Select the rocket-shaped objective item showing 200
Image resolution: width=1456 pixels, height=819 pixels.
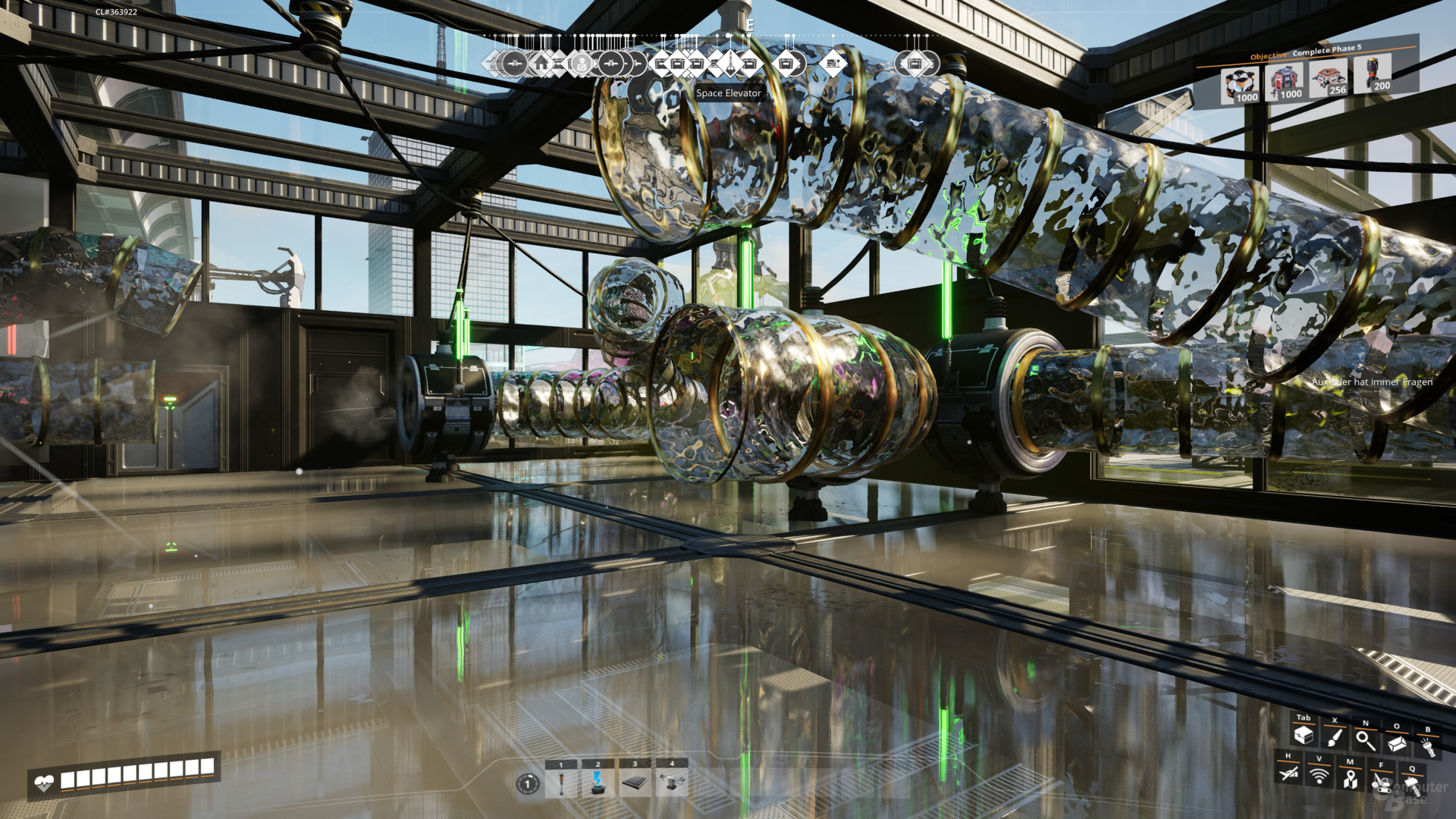[x=1373, y=74]
